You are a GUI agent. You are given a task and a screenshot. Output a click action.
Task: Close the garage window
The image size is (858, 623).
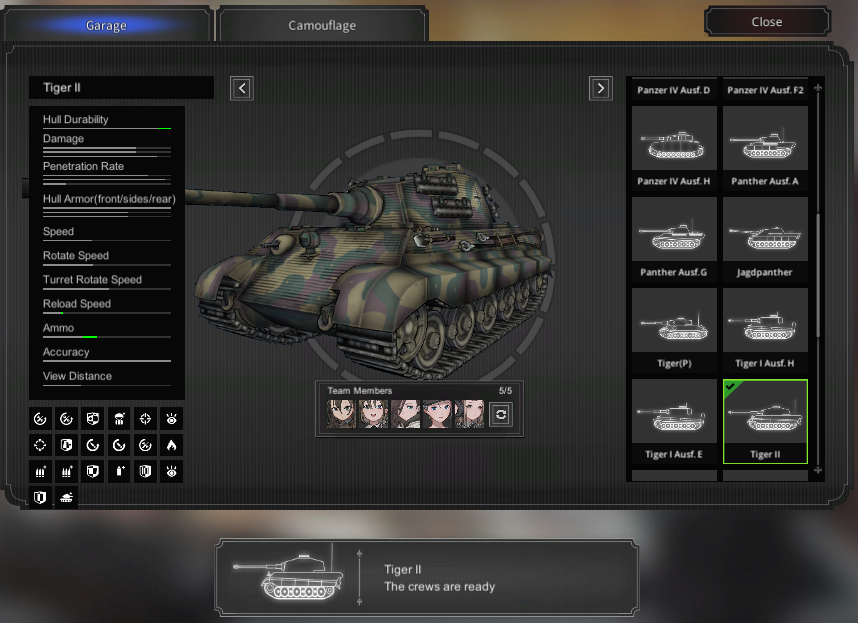pyautogui.click(x=767, y=22)
